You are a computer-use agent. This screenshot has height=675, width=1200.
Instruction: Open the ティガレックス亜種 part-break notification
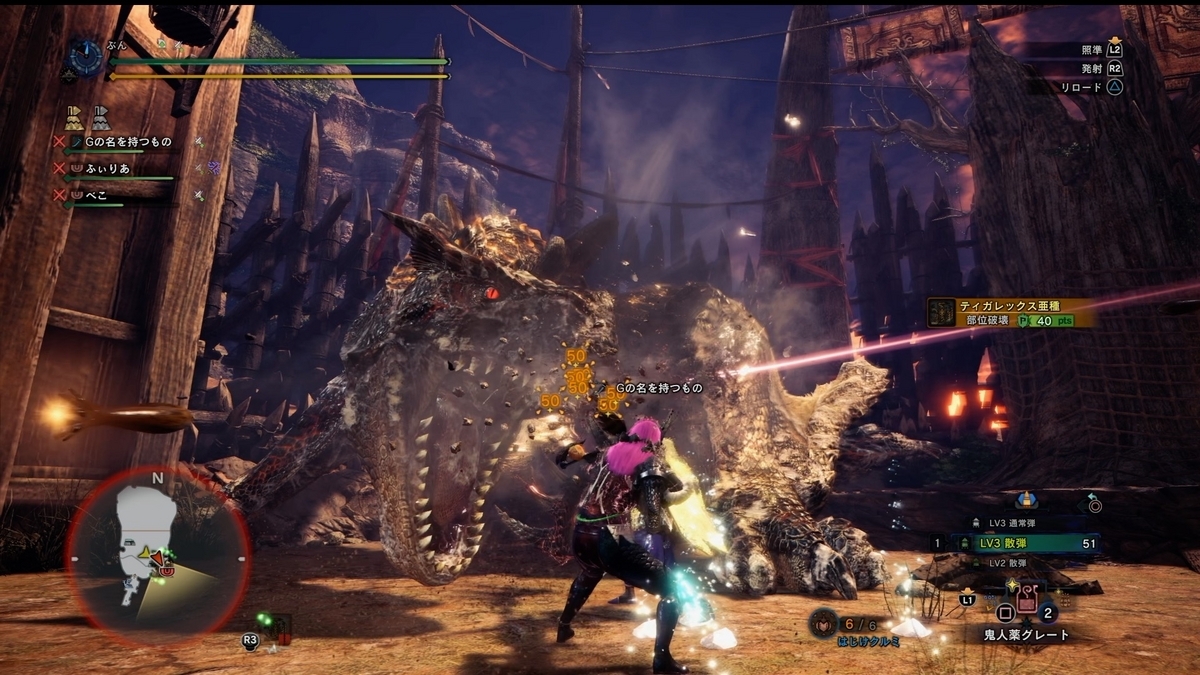pyautogui.click(x=1010, y=312)
